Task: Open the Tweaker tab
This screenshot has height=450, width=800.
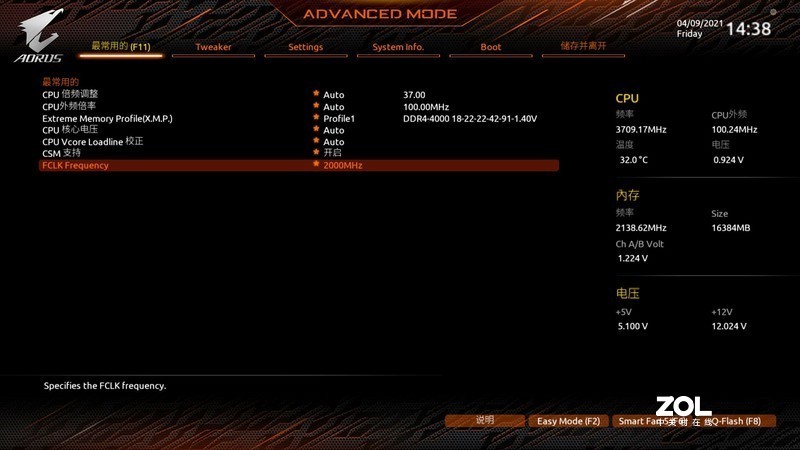Action: click(213, 47)
